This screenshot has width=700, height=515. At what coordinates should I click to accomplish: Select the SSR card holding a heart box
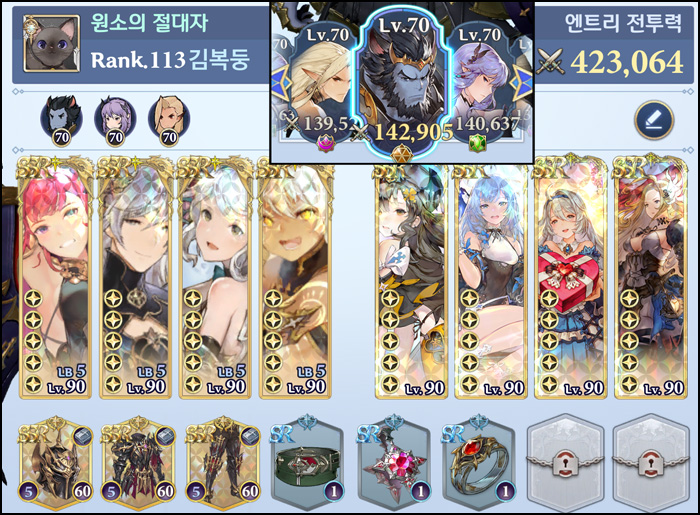pos(569,277)
